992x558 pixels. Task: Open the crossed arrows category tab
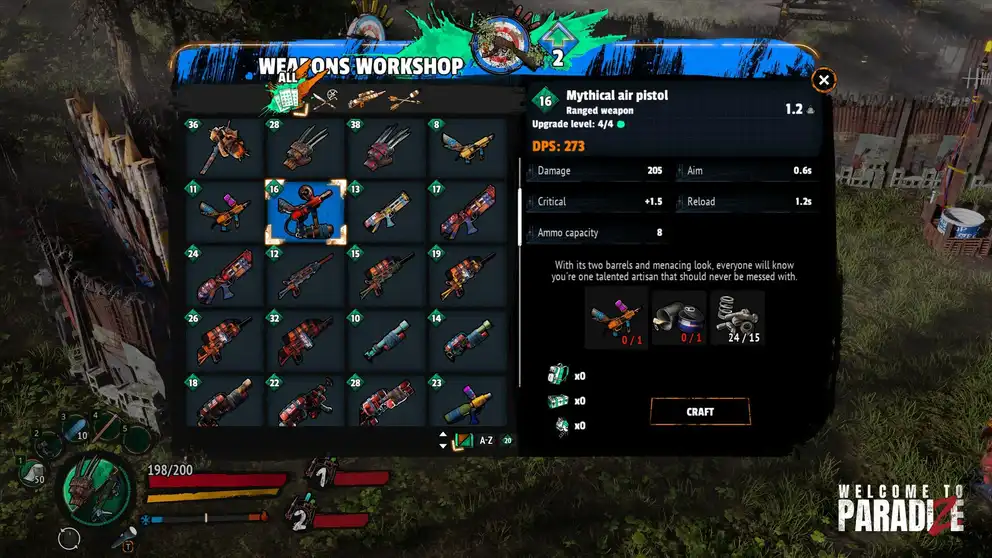click(x=402, y=99)
